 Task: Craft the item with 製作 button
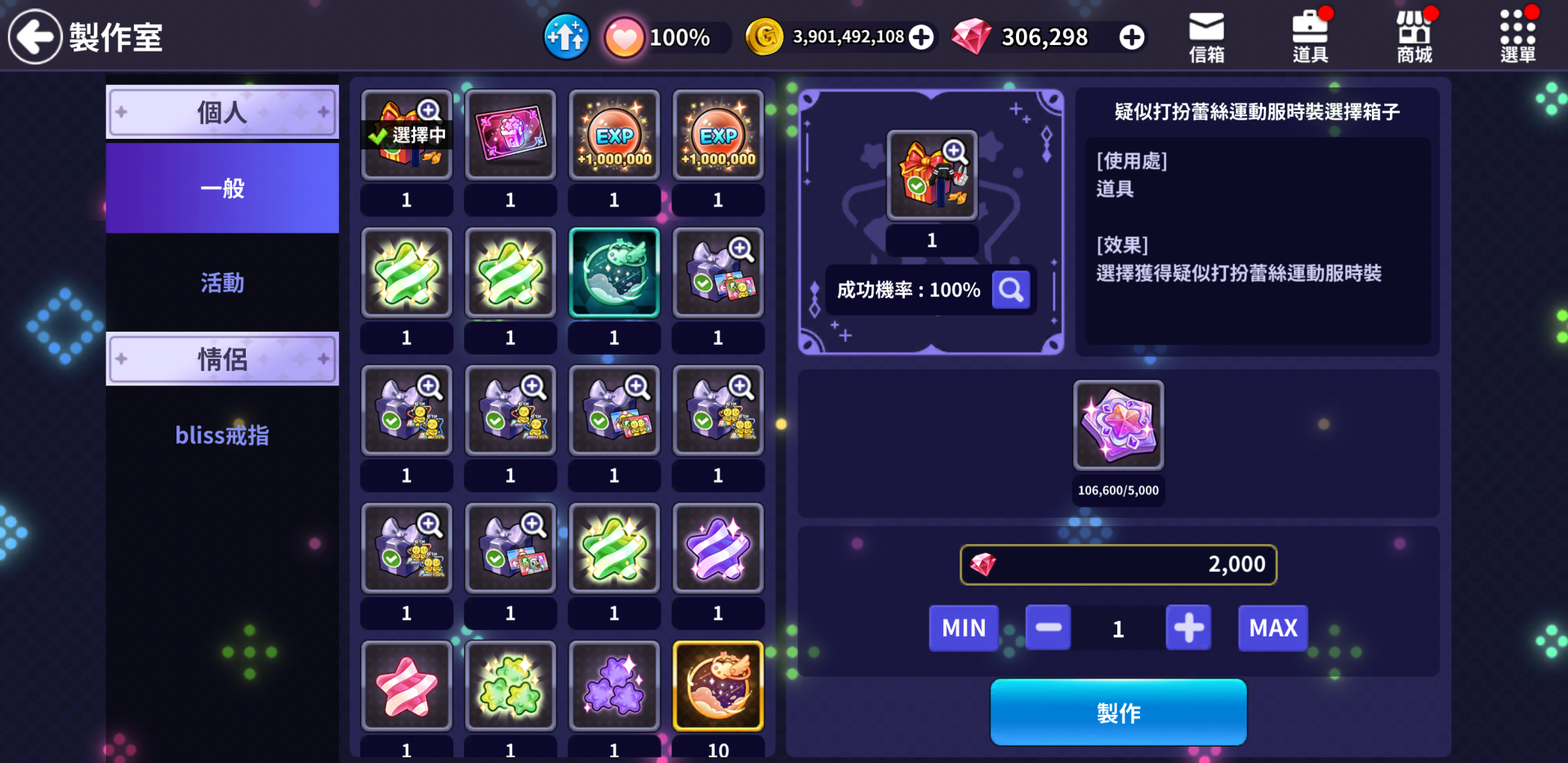1118,712
